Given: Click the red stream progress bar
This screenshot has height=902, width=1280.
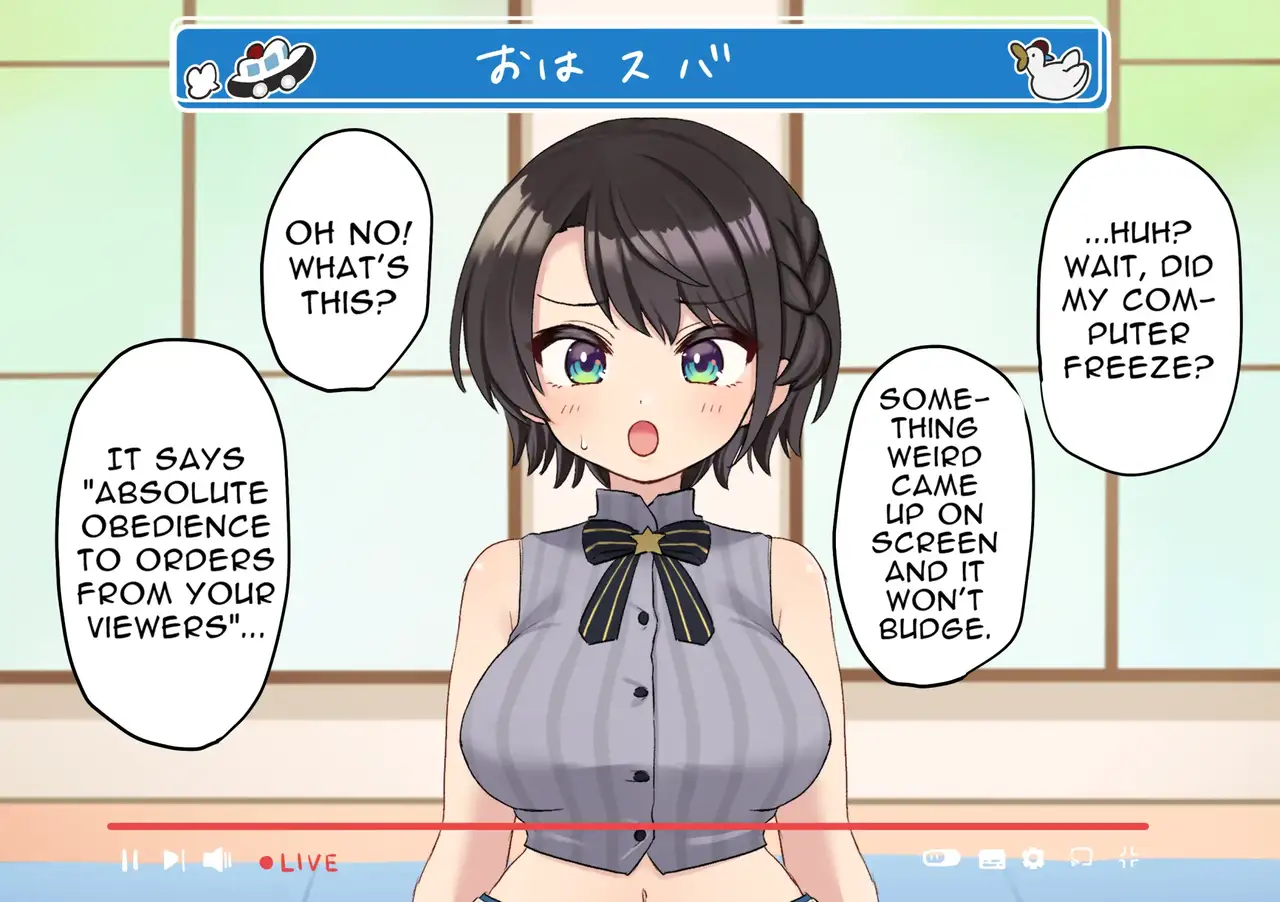Looking at the screenshot, I should (x=628, y=826).
